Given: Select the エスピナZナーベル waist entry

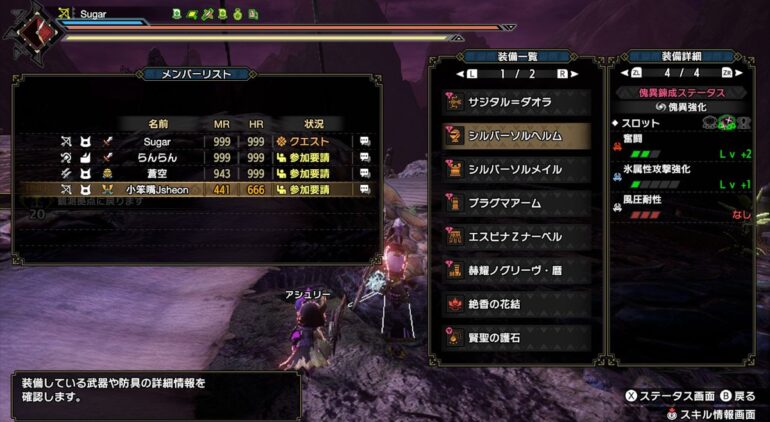Looking at the screenshot, I should coord(516,237).
